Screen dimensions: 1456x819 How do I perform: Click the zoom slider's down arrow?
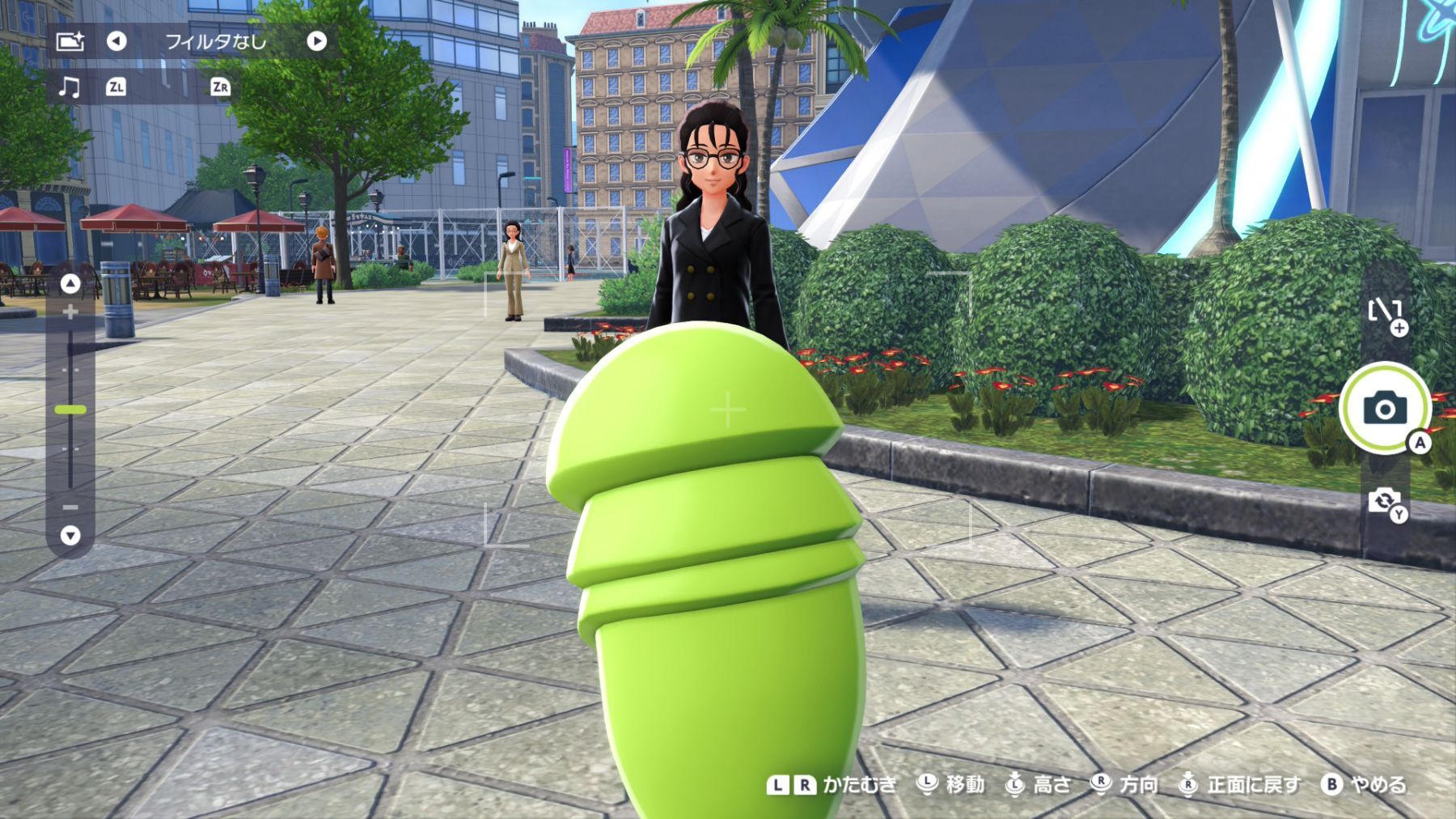pyautogui.click(x=70, y=535)
